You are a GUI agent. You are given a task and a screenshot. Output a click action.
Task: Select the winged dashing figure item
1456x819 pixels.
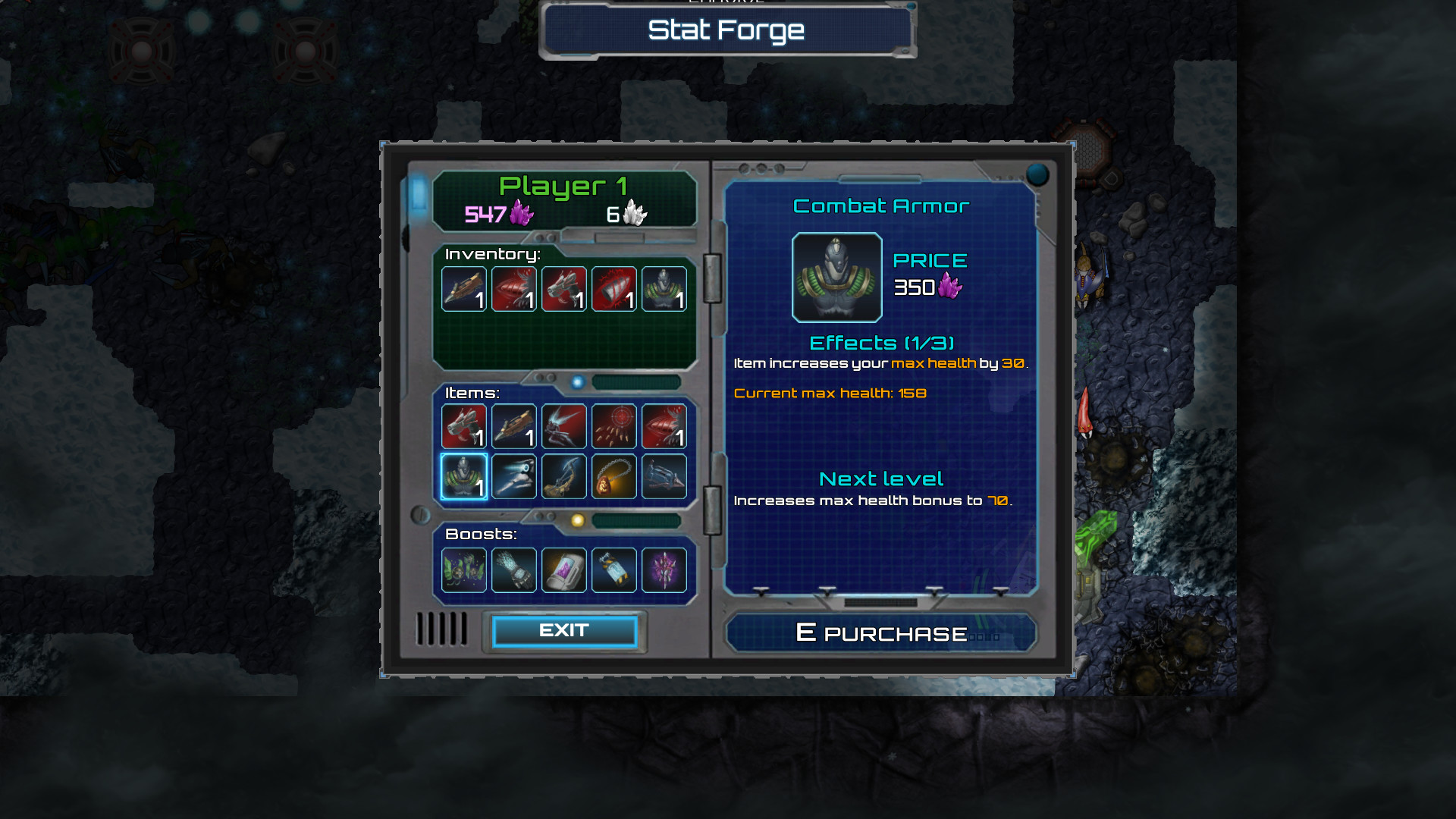pyautogui.click(x=564, y=426)
